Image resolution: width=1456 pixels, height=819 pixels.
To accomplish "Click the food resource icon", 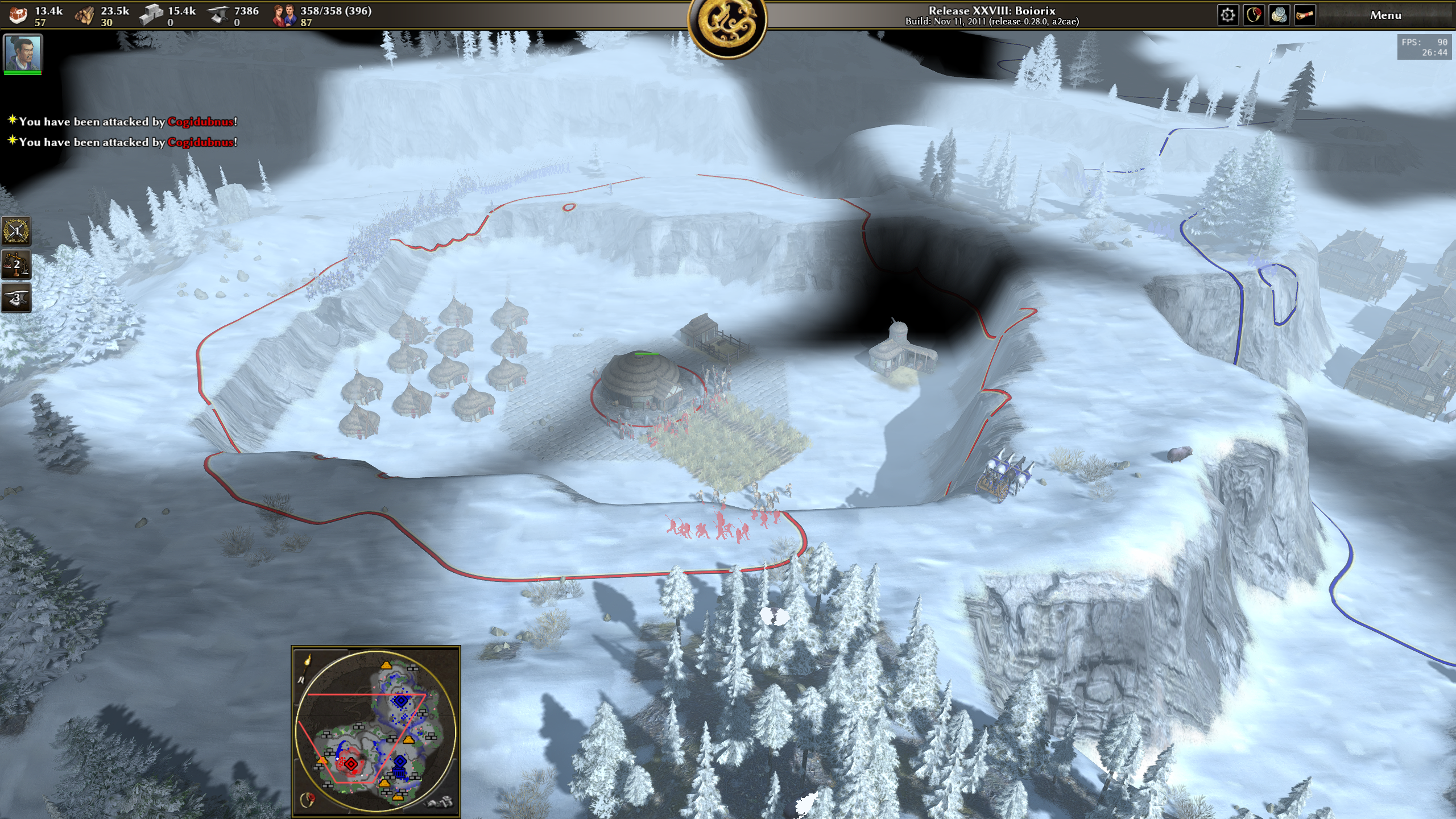I will (x=18, y=15).
